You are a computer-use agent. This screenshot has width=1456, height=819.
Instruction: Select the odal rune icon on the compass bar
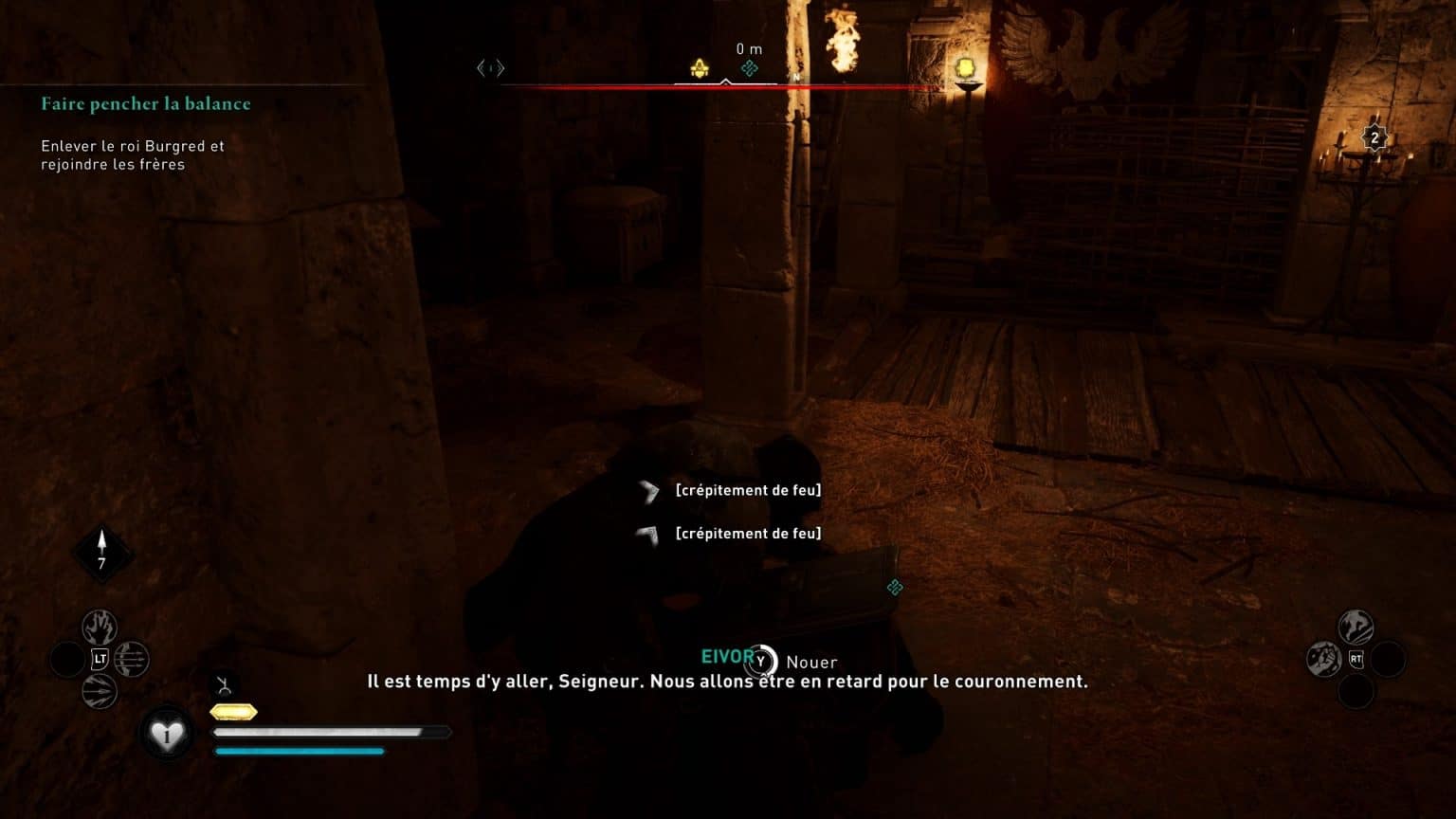pos(750,68)
